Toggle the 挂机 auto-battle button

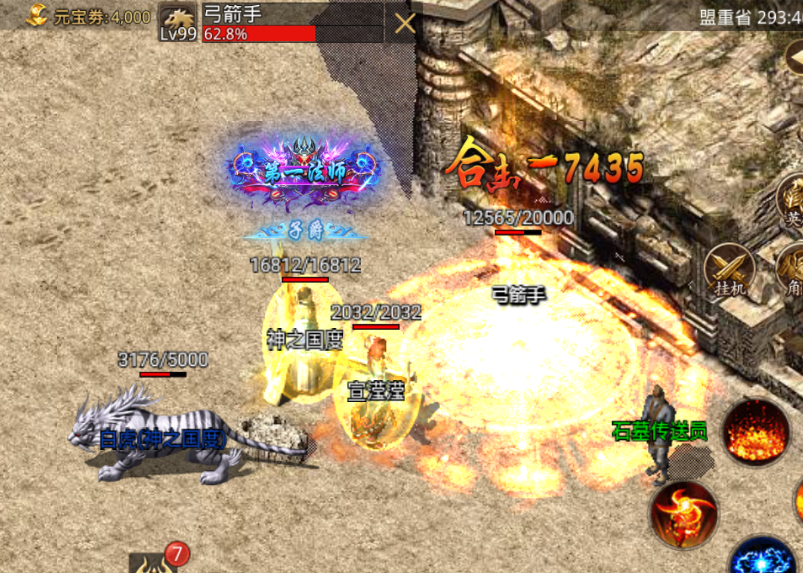pos(728,270)
